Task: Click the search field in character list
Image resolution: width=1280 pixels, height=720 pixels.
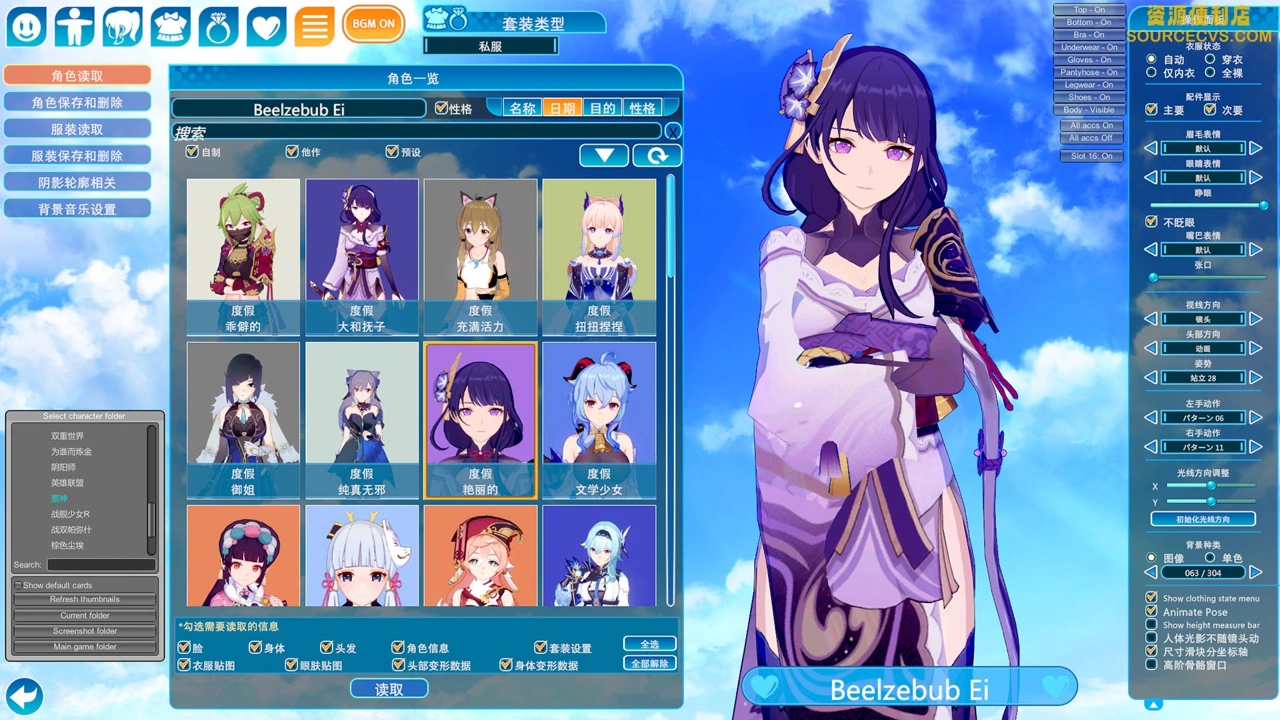Action: coord(417,131)
